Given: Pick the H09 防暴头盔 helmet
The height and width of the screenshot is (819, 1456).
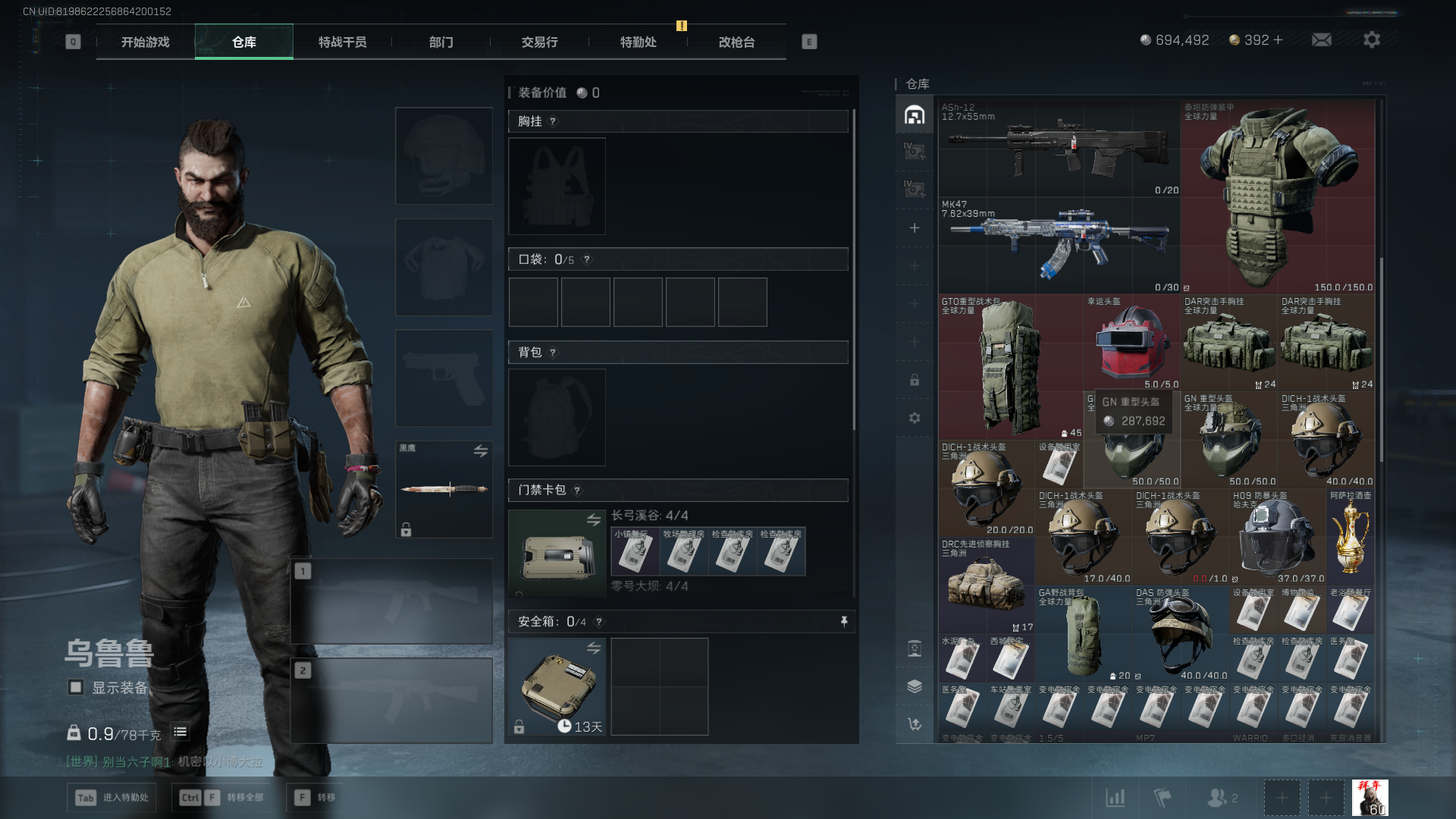Looking at the screenshot, I should 1277,537.
